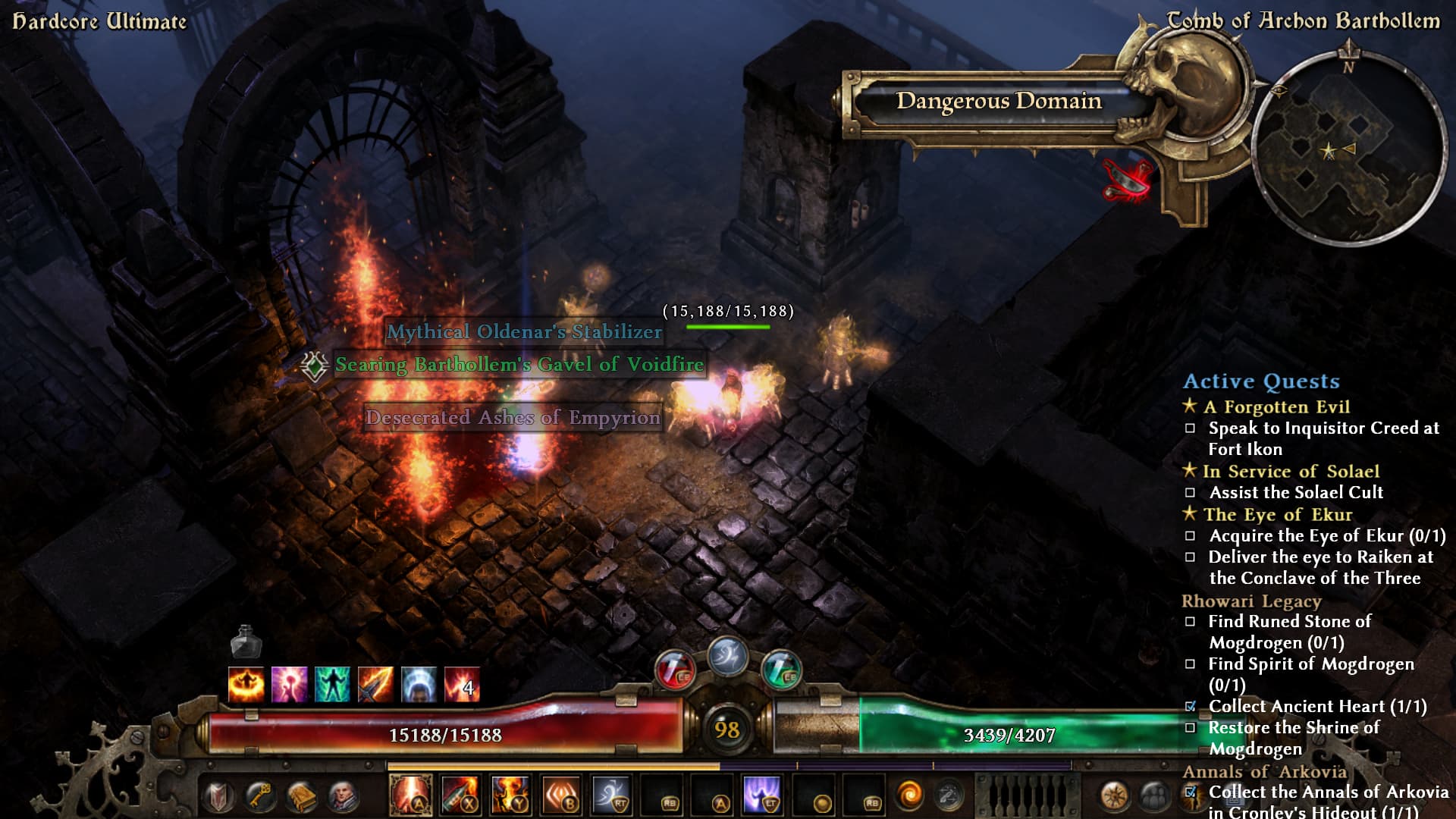Screen dimensions: 1456x819
Task: Activate the white swirl movement skill
Action: point(611,795)
